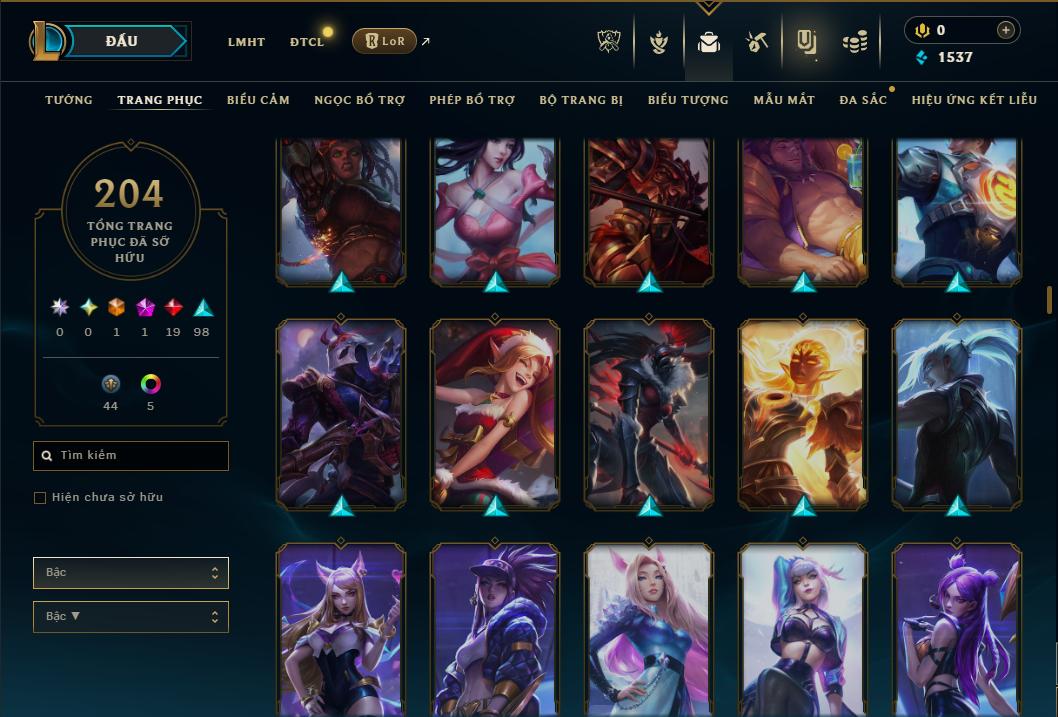Screen dimensions: 1058x717
Task: Toggle the Hiện chưa sở hữu checkbox
Action: [40, 498]
